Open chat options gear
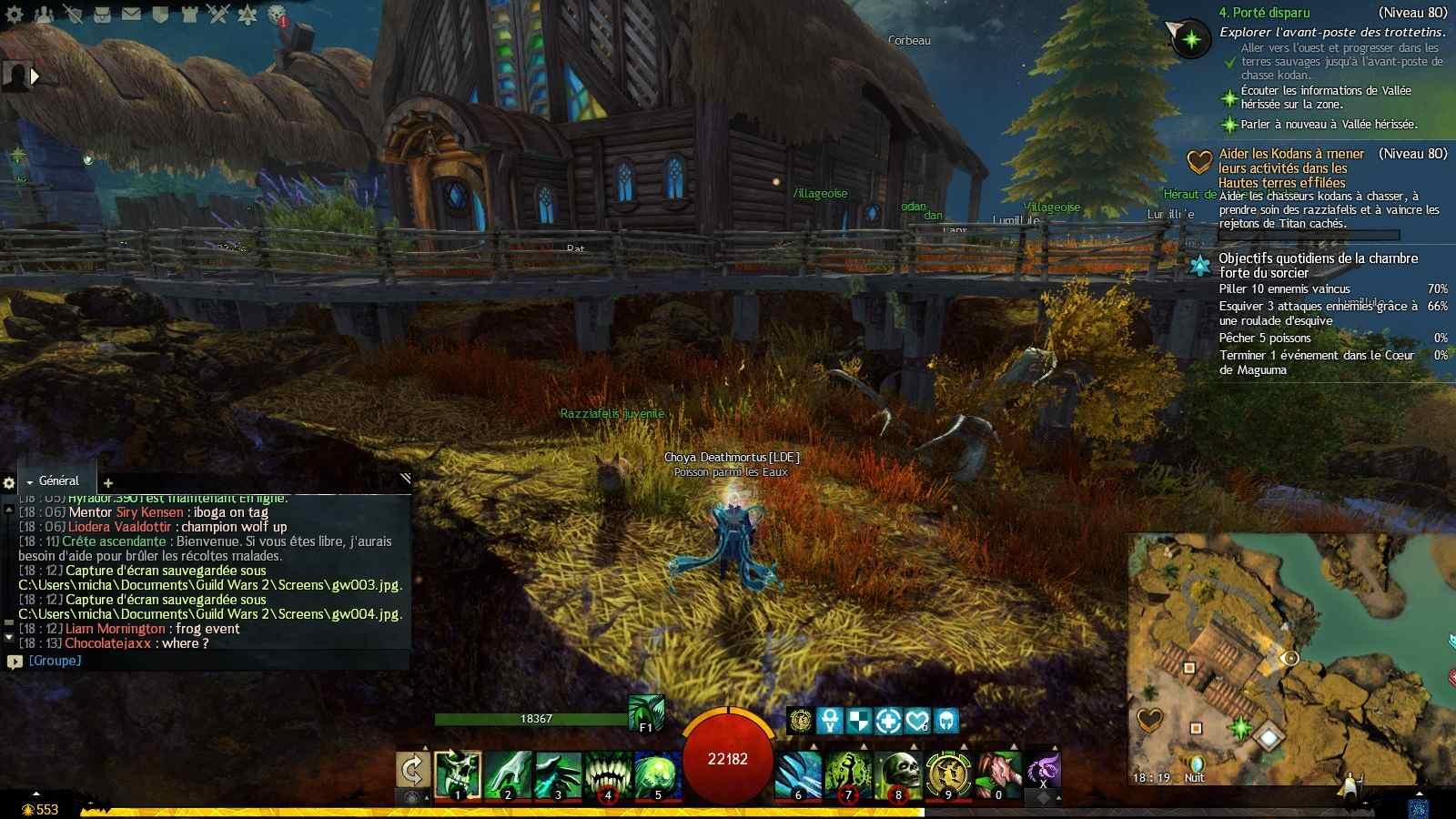Image resolution: width=1456 pixels, height=819 pixels. (x=9, y=483)
